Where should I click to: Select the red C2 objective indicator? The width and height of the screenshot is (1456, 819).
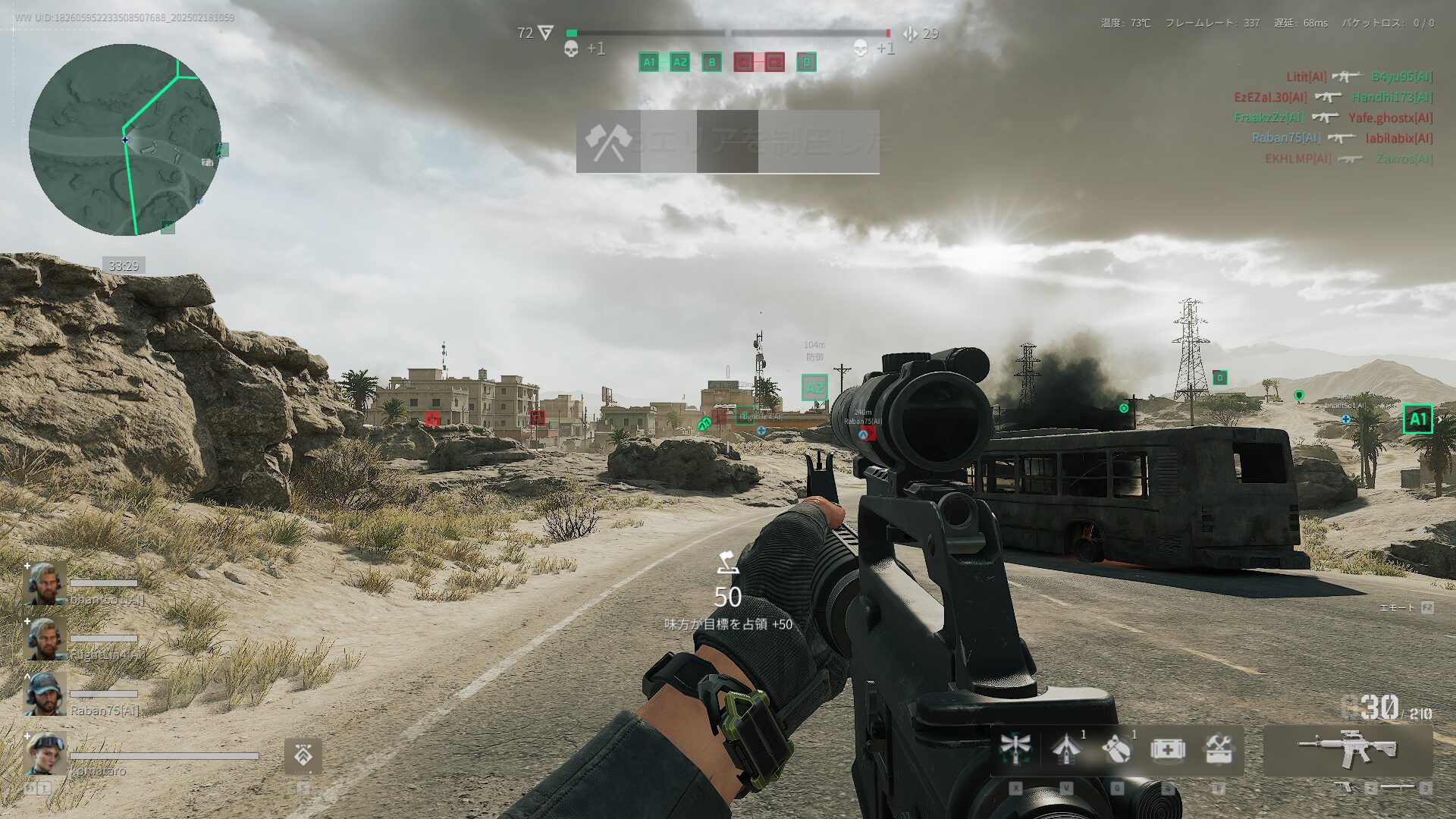(774, 62)
